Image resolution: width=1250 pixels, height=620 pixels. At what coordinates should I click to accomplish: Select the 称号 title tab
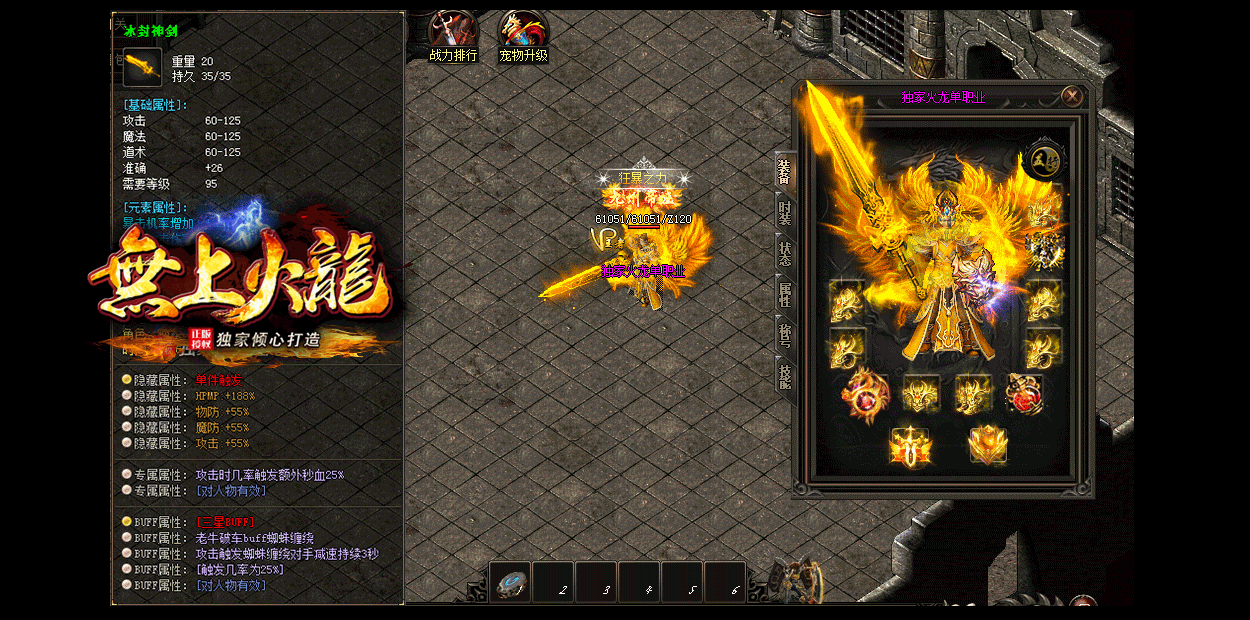[x=785, y=333]
